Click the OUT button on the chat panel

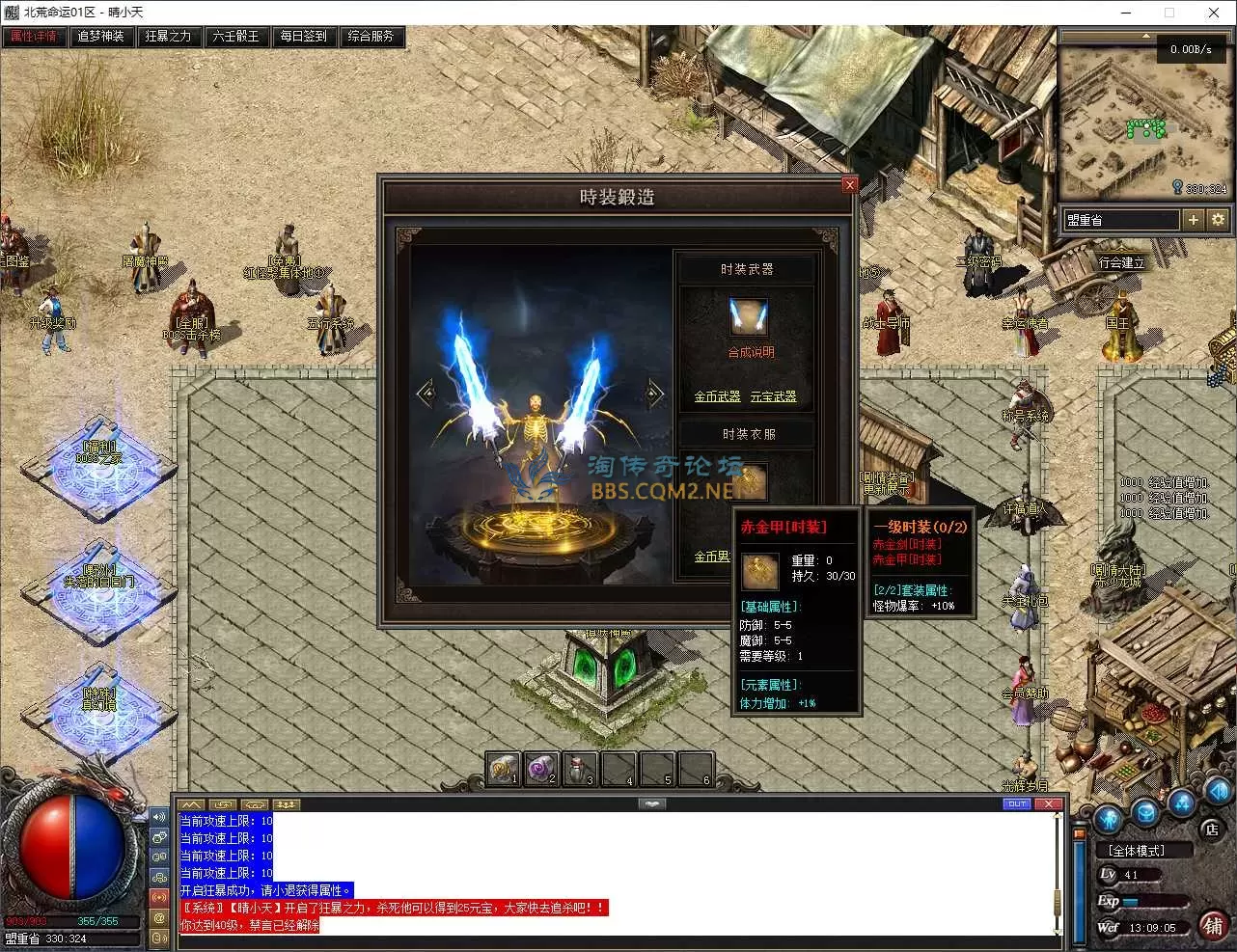1017,803
